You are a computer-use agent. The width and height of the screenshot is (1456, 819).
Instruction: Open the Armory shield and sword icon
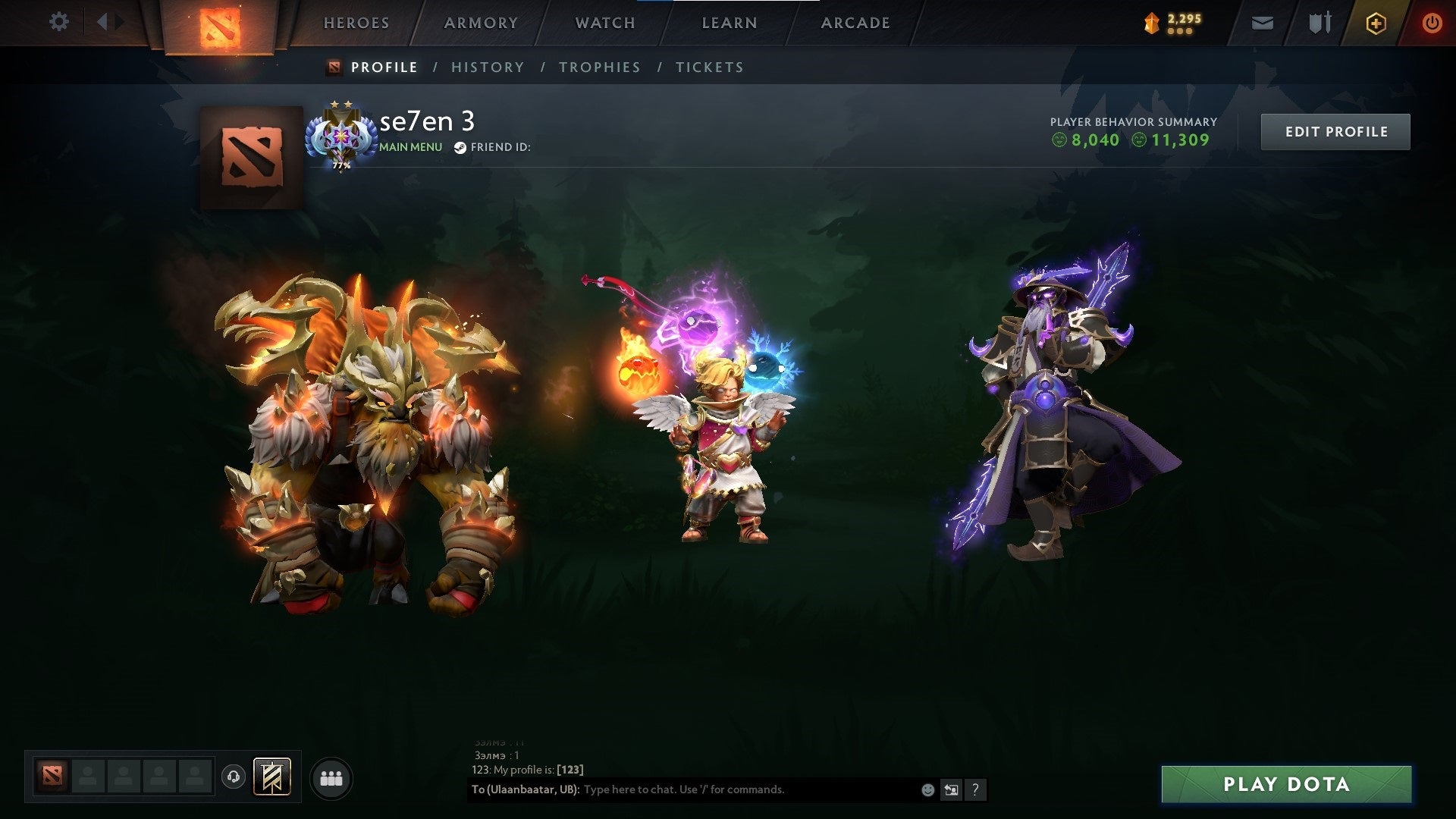click(1318, 23)
